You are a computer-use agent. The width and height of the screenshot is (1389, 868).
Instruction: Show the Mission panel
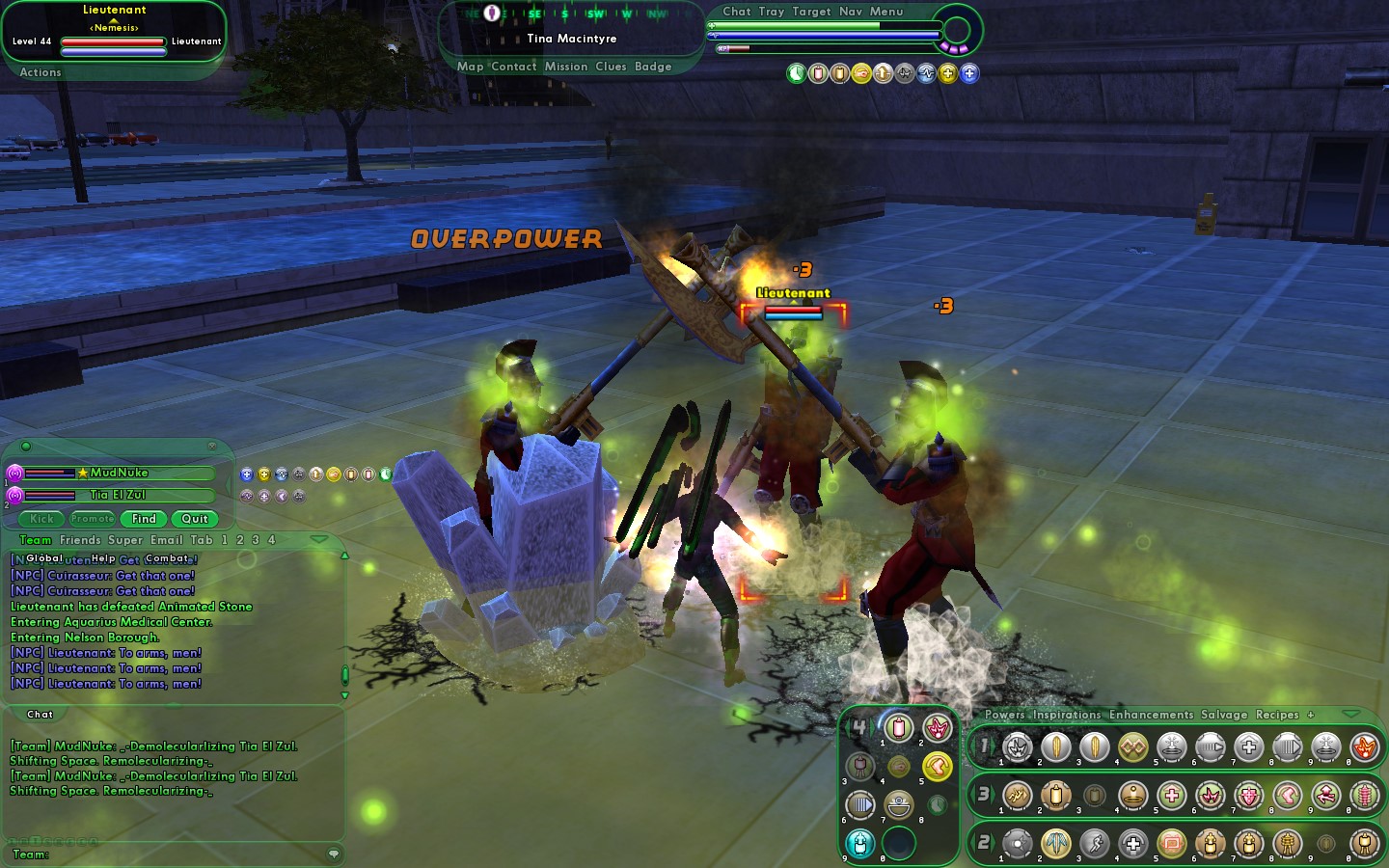coord(565,67)
